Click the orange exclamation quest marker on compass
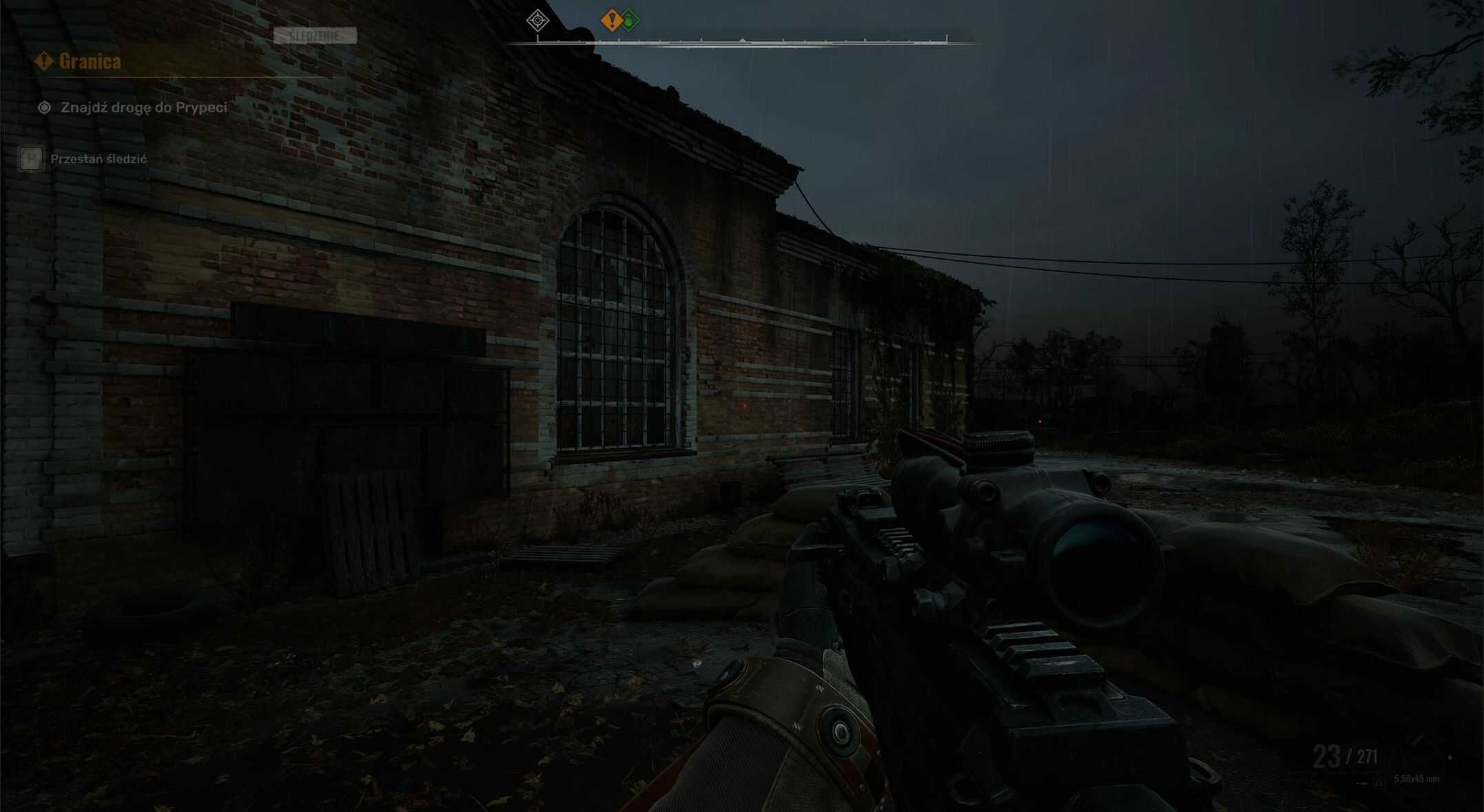Screen dimensions: 1484x812 (x=611, y=20)
